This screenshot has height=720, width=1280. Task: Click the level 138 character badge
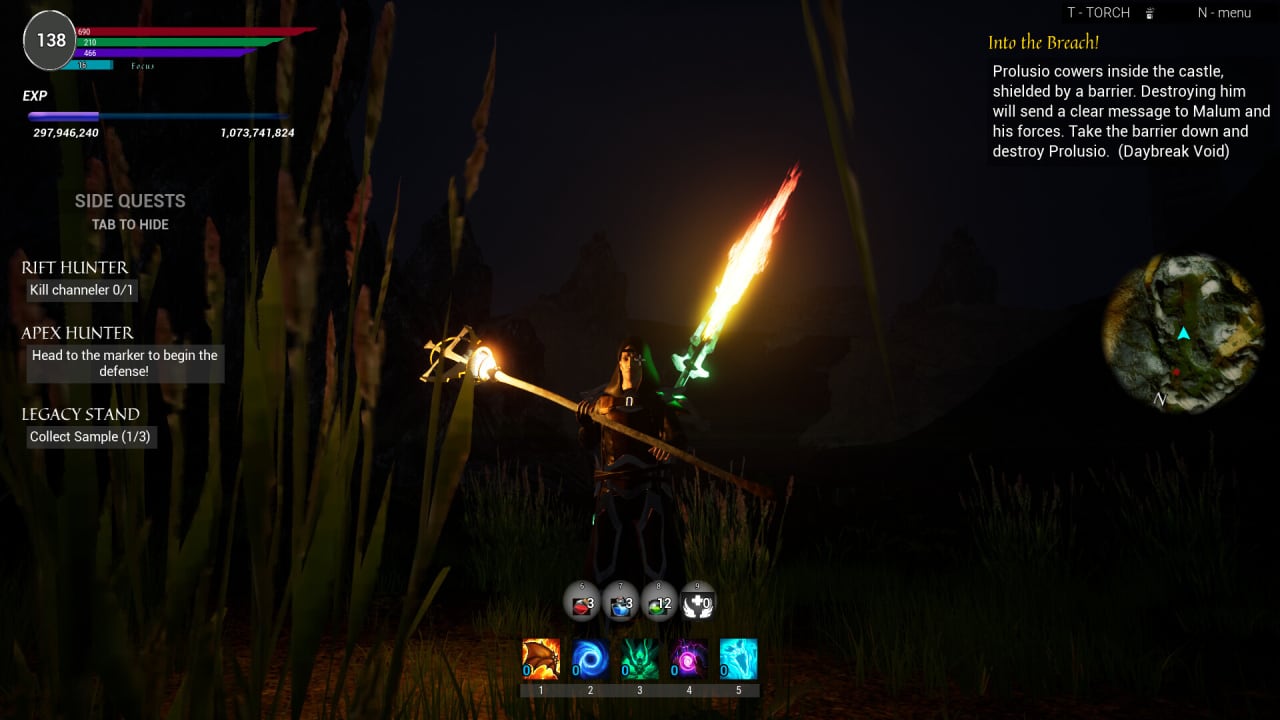pyautogui.click(x=50, y=40)
